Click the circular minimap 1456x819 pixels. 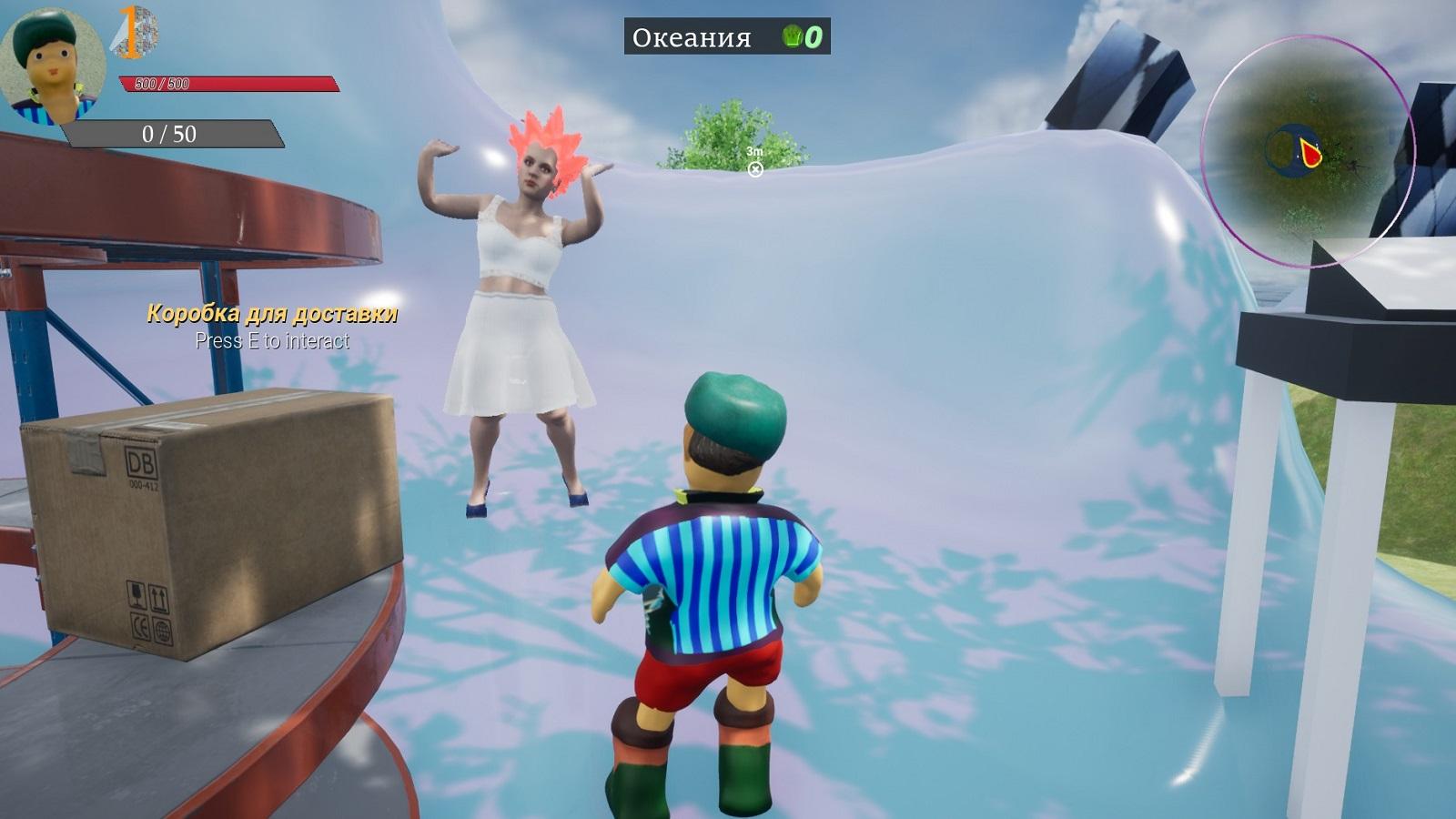click(1307, 151)
